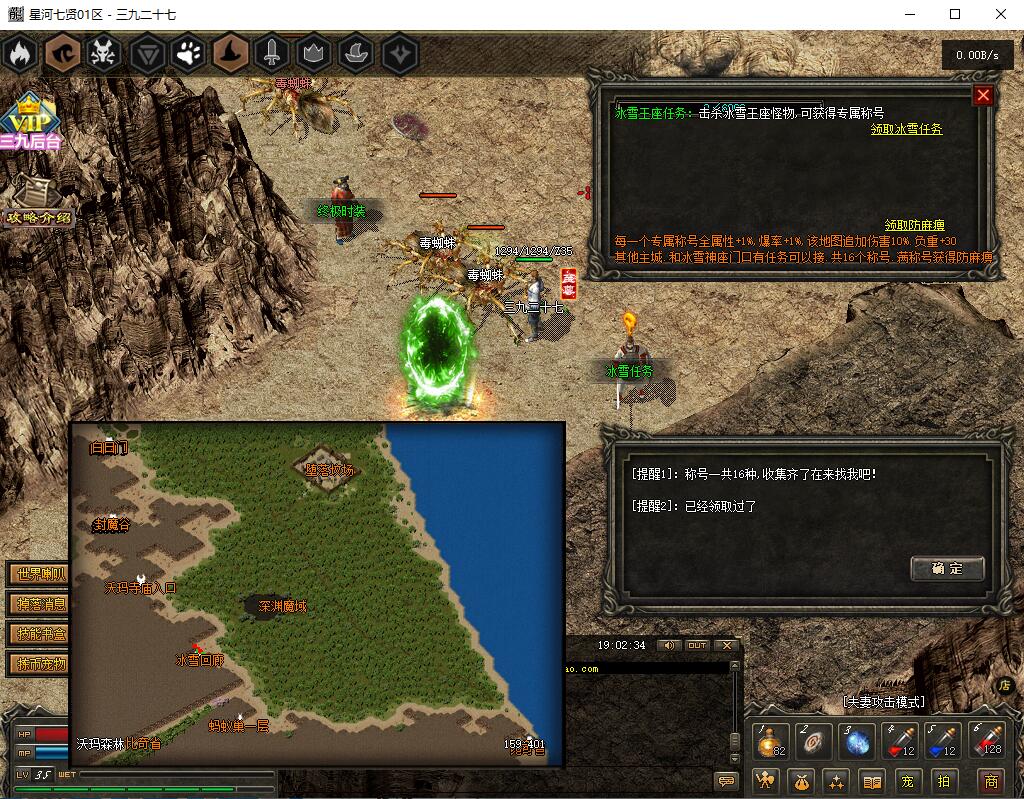Open the bag inventory icon

point(803,780)
